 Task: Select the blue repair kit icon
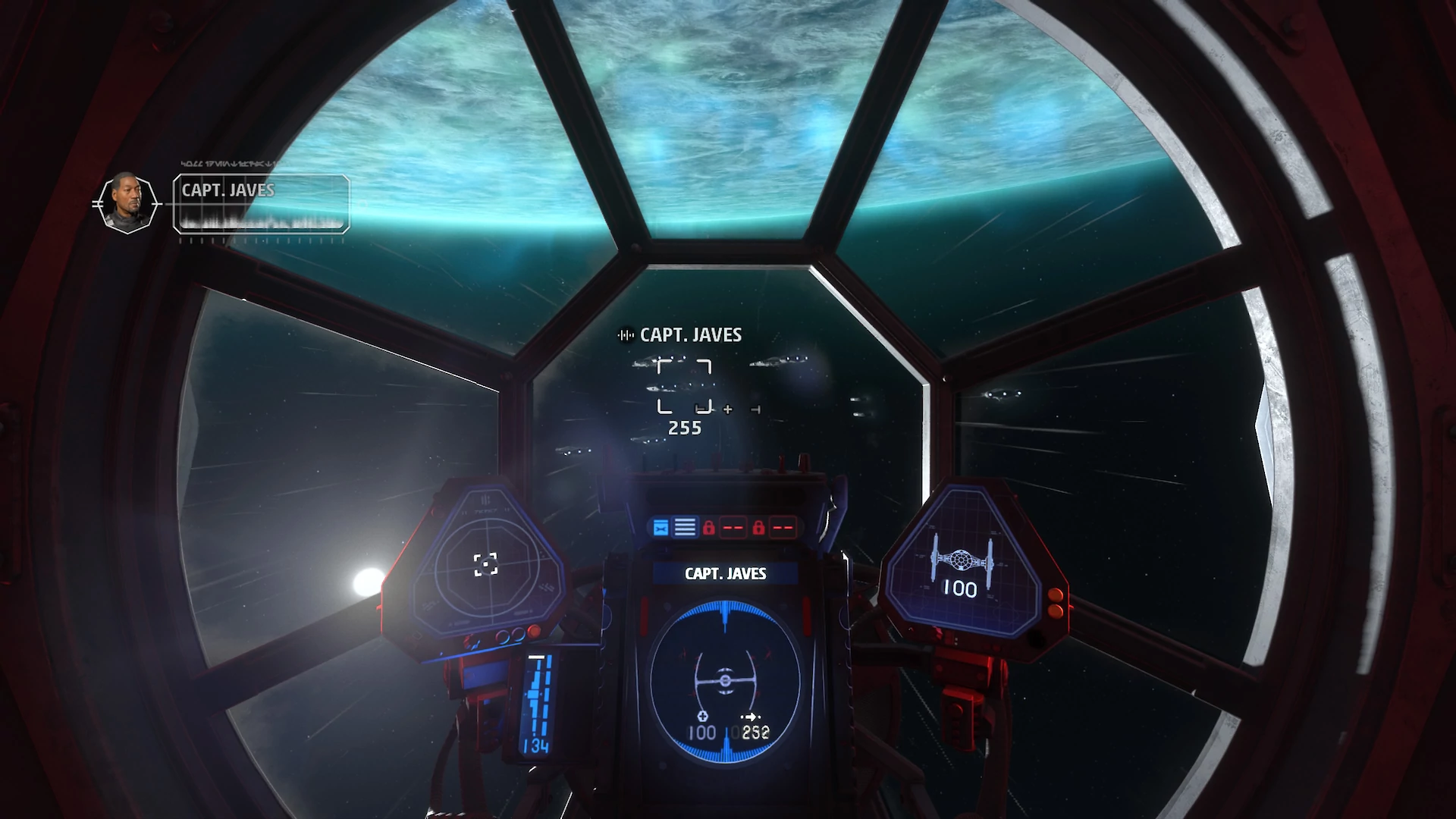coord(661,528)
